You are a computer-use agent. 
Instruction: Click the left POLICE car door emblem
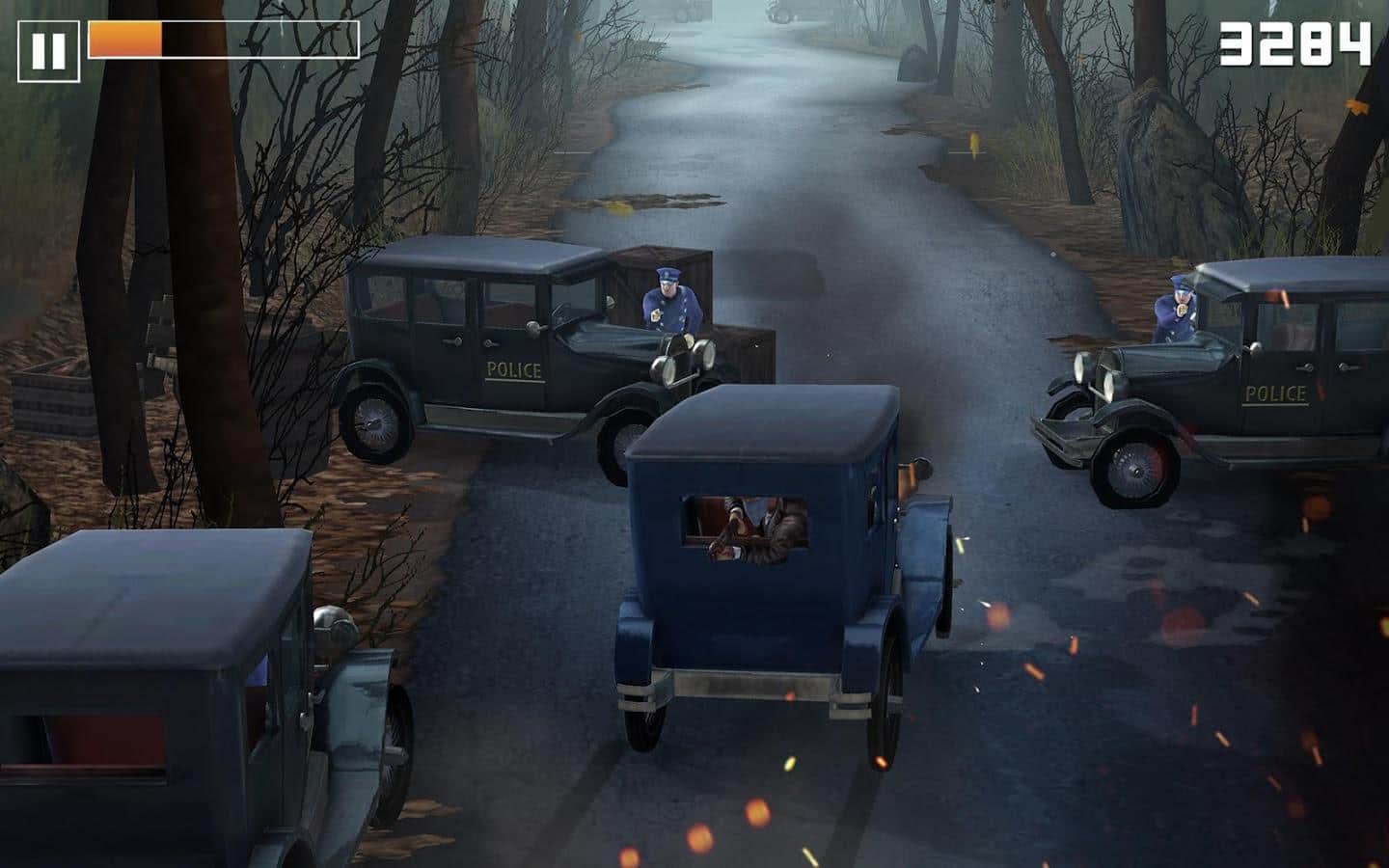click(512, 367)
